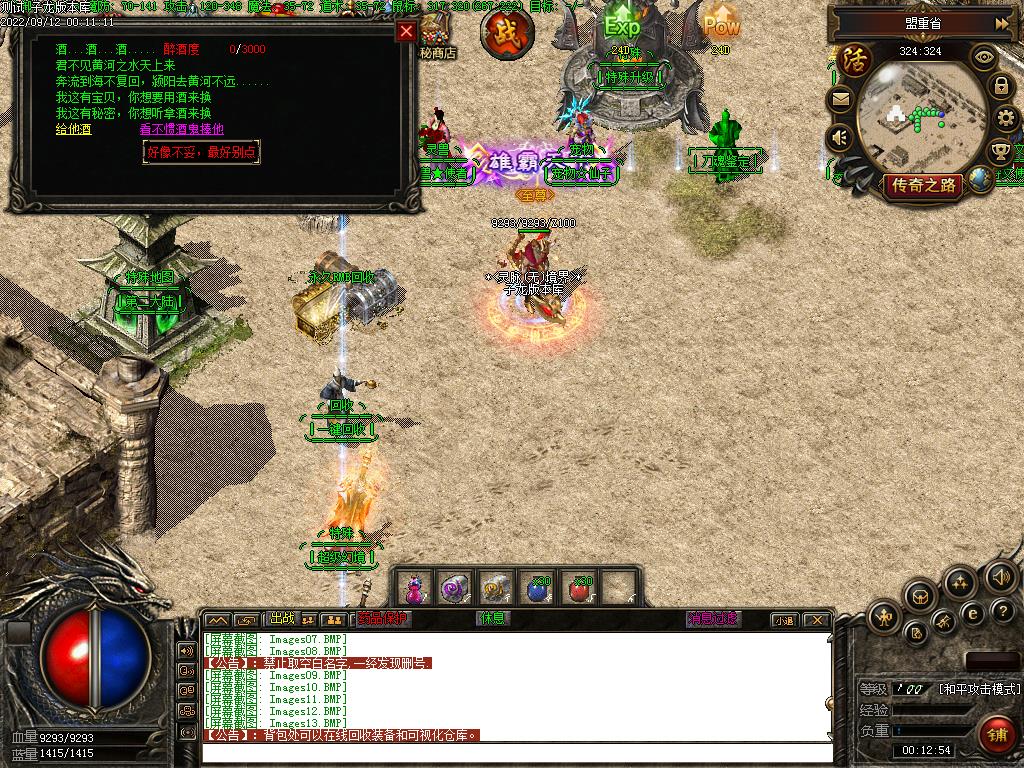The height and width of the screenshot is (768, 1024).
Task: Open the trophy ranking icon
Action: [x=1000, y=152]
